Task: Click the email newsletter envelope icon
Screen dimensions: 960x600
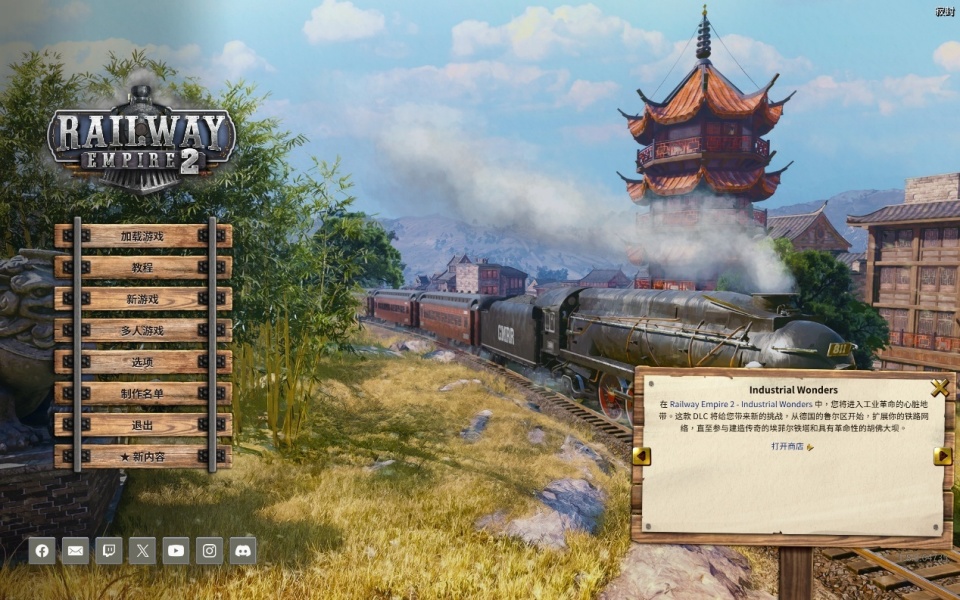Action: (x=75, y=550)
